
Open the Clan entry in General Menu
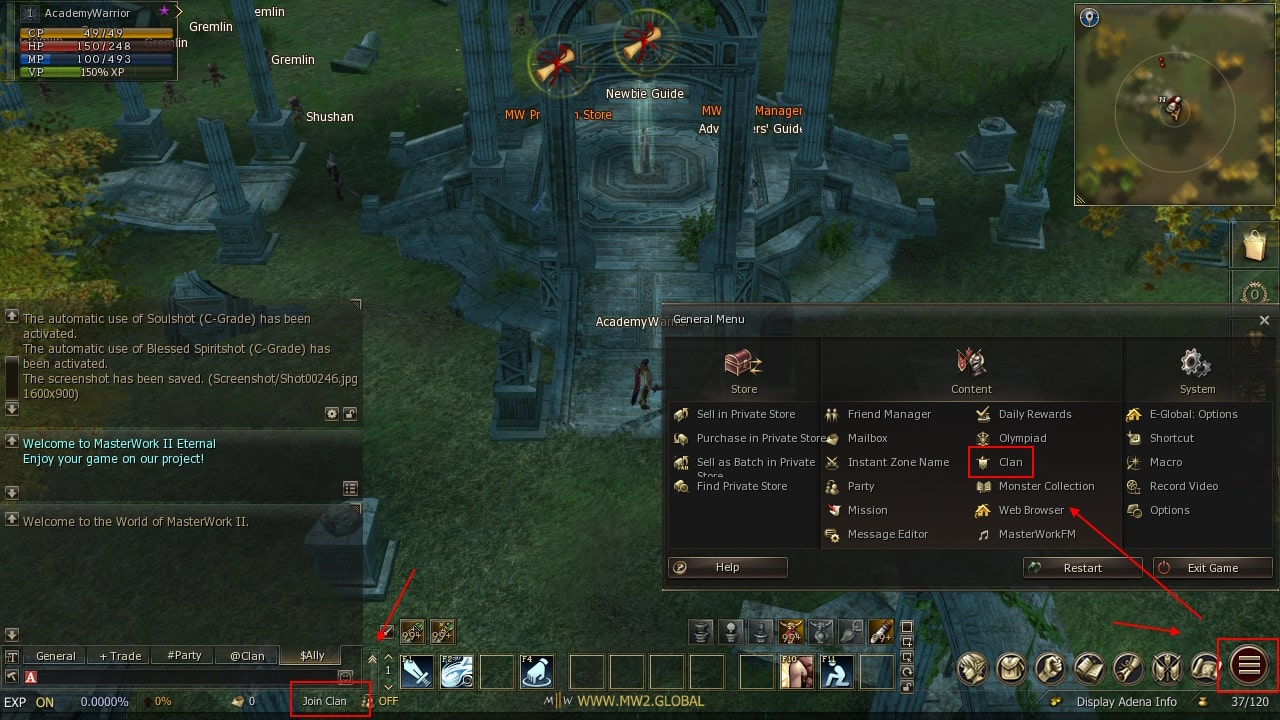1010,462
